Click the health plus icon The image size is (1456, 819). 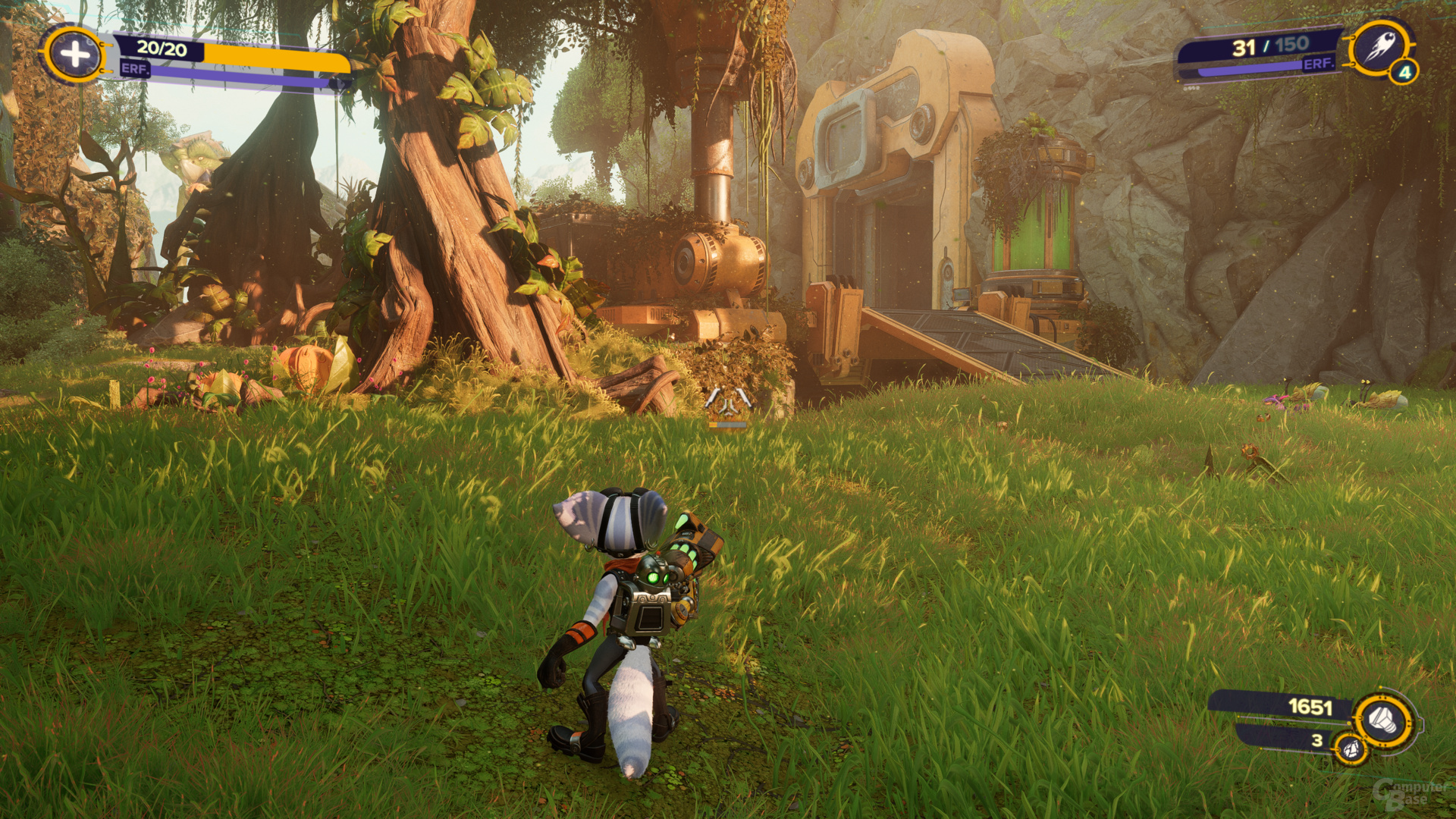(x=74, y=54)
